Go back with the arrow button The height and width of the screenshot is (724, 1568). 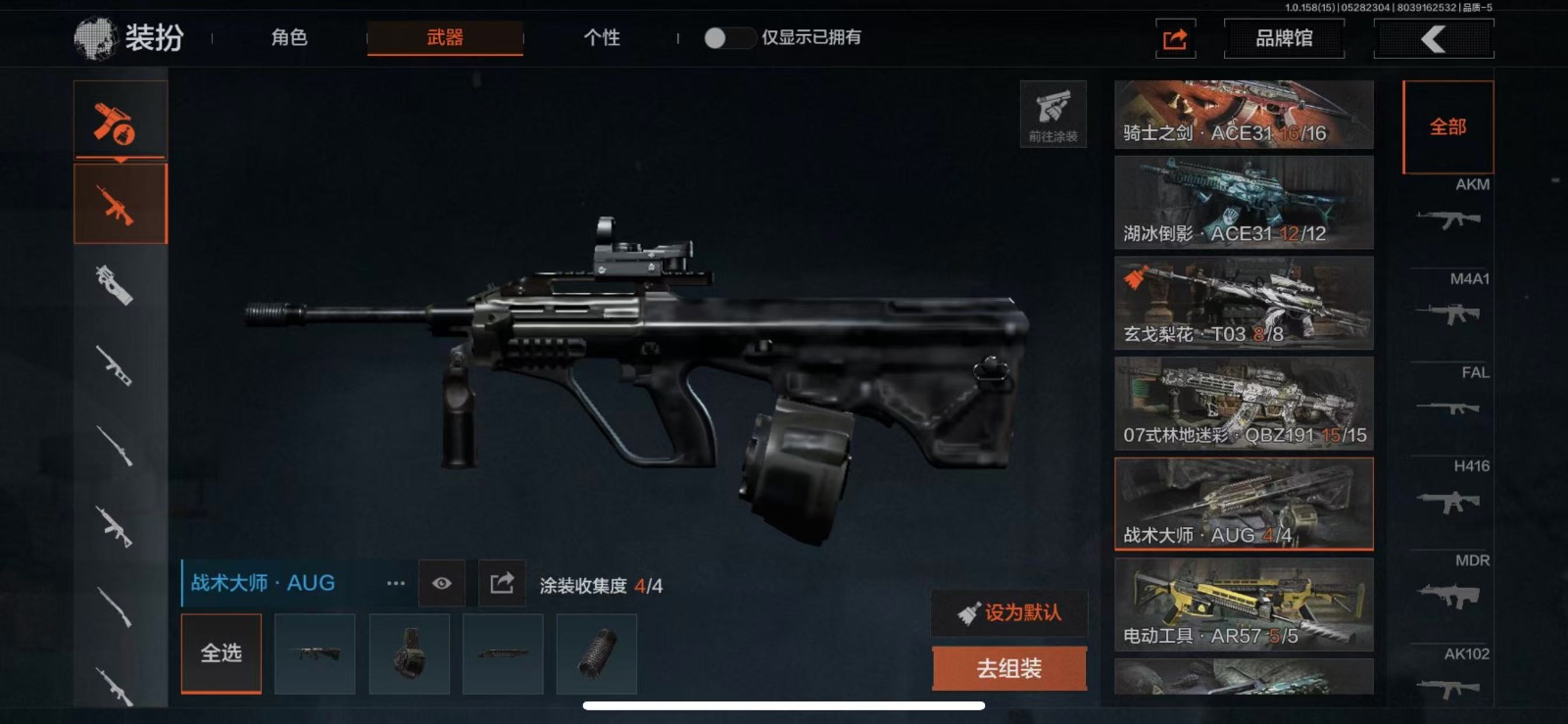coord(1434,38)
